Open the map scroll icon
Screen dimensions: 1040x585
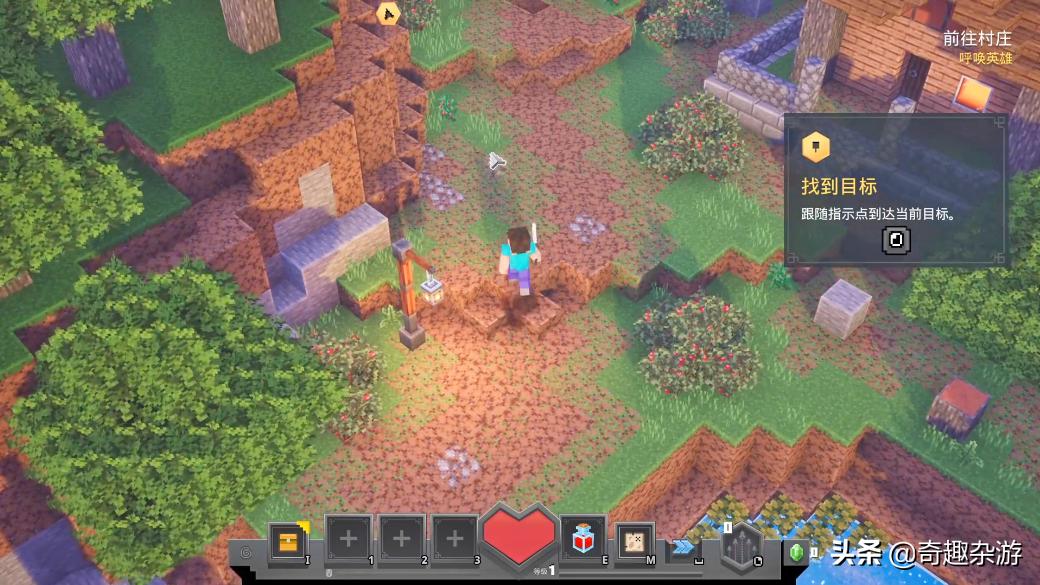click(633, 541)
